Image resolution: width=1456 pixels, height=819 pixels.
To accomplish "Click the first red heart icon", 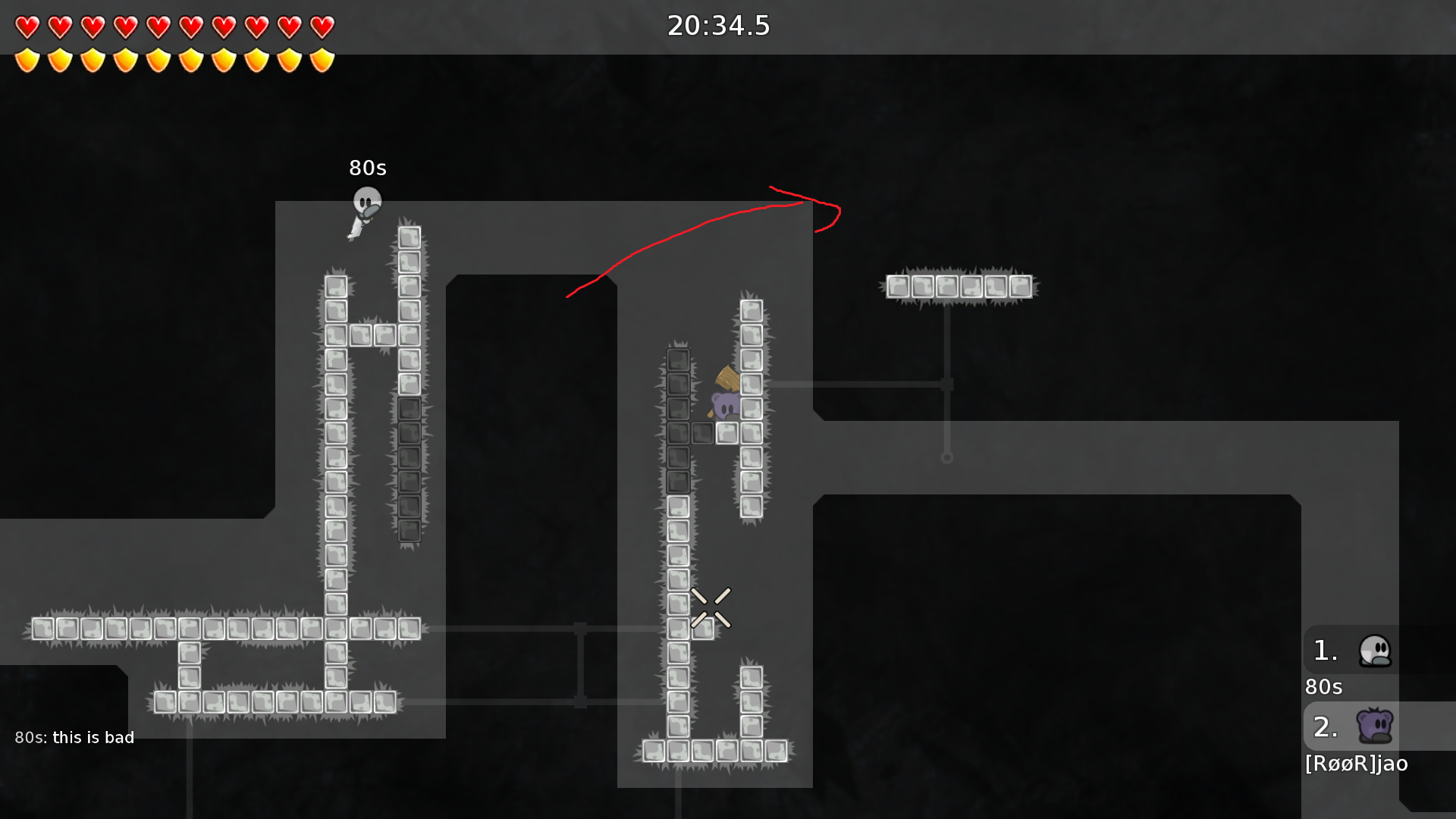I will point(27,27).
